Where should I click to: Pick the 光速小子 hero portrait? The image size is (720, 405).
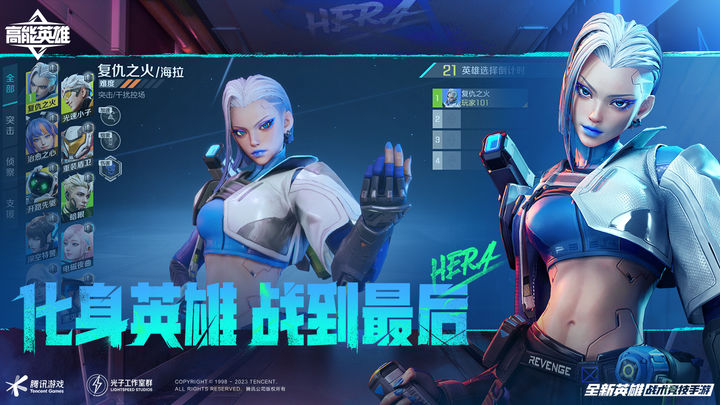pyautogui.click(x=75, y=94)
